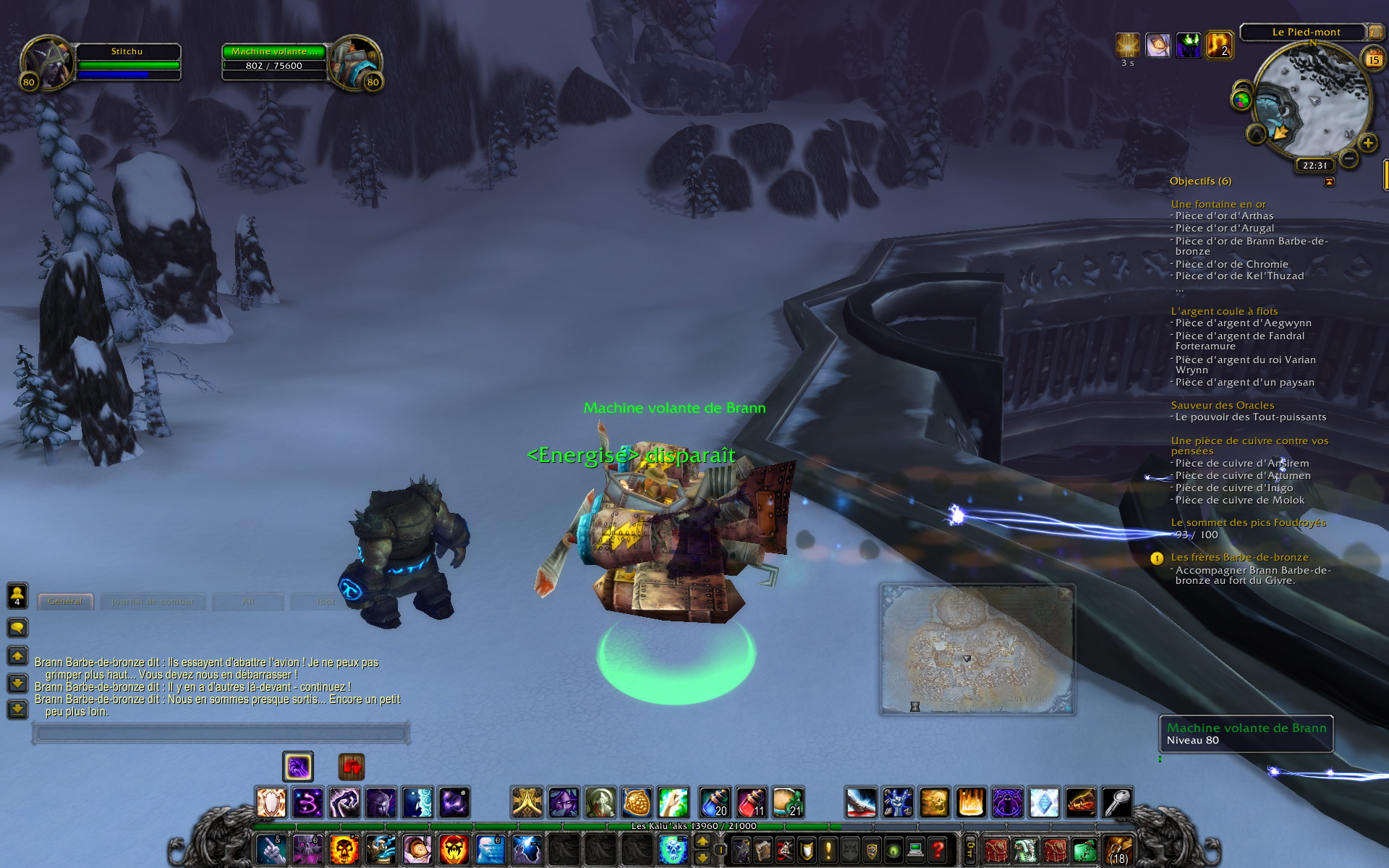Viewport: 1389px width, 868px height.
Task: Open the calendar button showing 15
Action: (x=1372, y=59)
